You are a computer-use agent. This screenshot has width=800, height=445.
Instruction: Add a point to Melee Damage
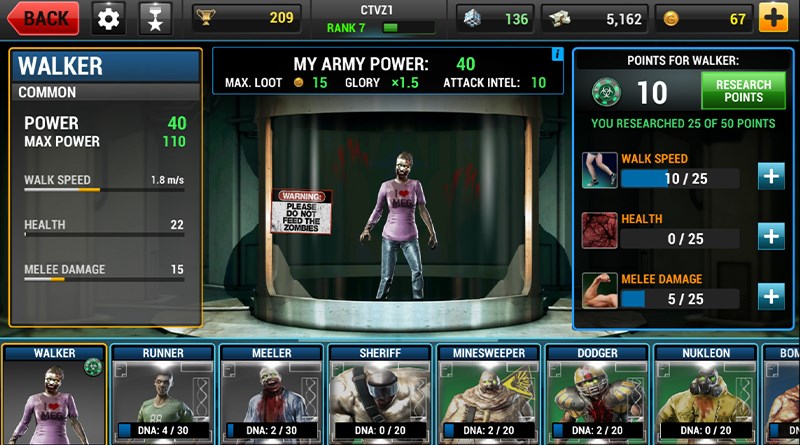(770, 296)
